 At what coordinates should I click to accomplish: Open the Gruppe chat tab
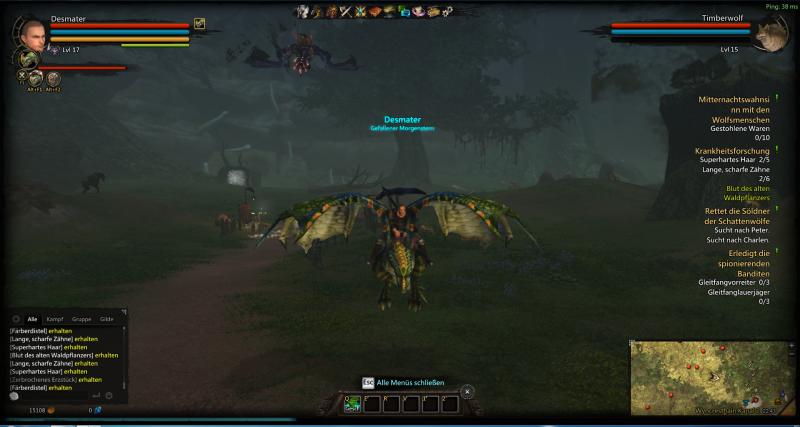coord(81,318)
